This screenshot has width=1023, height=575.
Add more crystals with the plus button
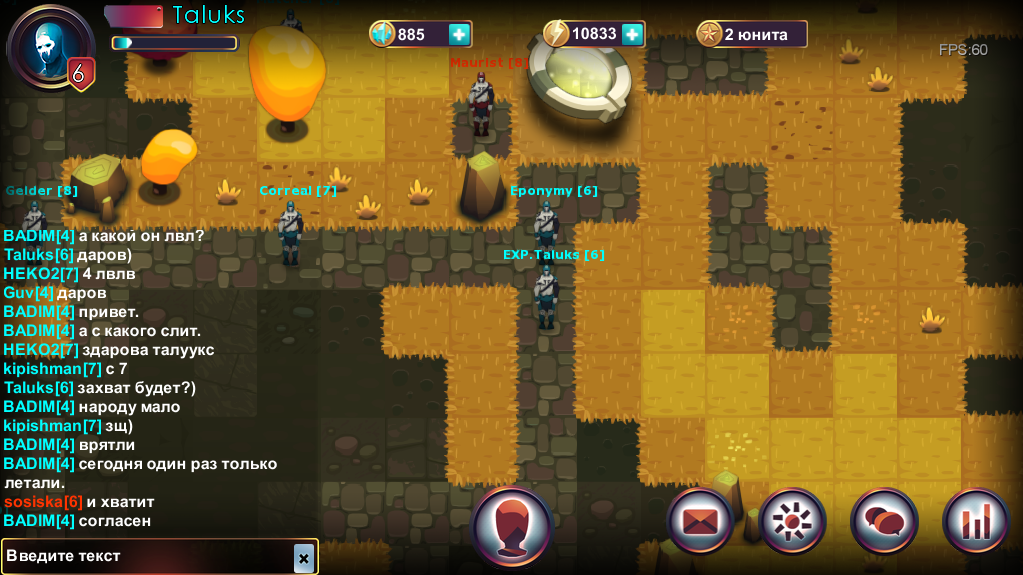click(x=459, y=34)
